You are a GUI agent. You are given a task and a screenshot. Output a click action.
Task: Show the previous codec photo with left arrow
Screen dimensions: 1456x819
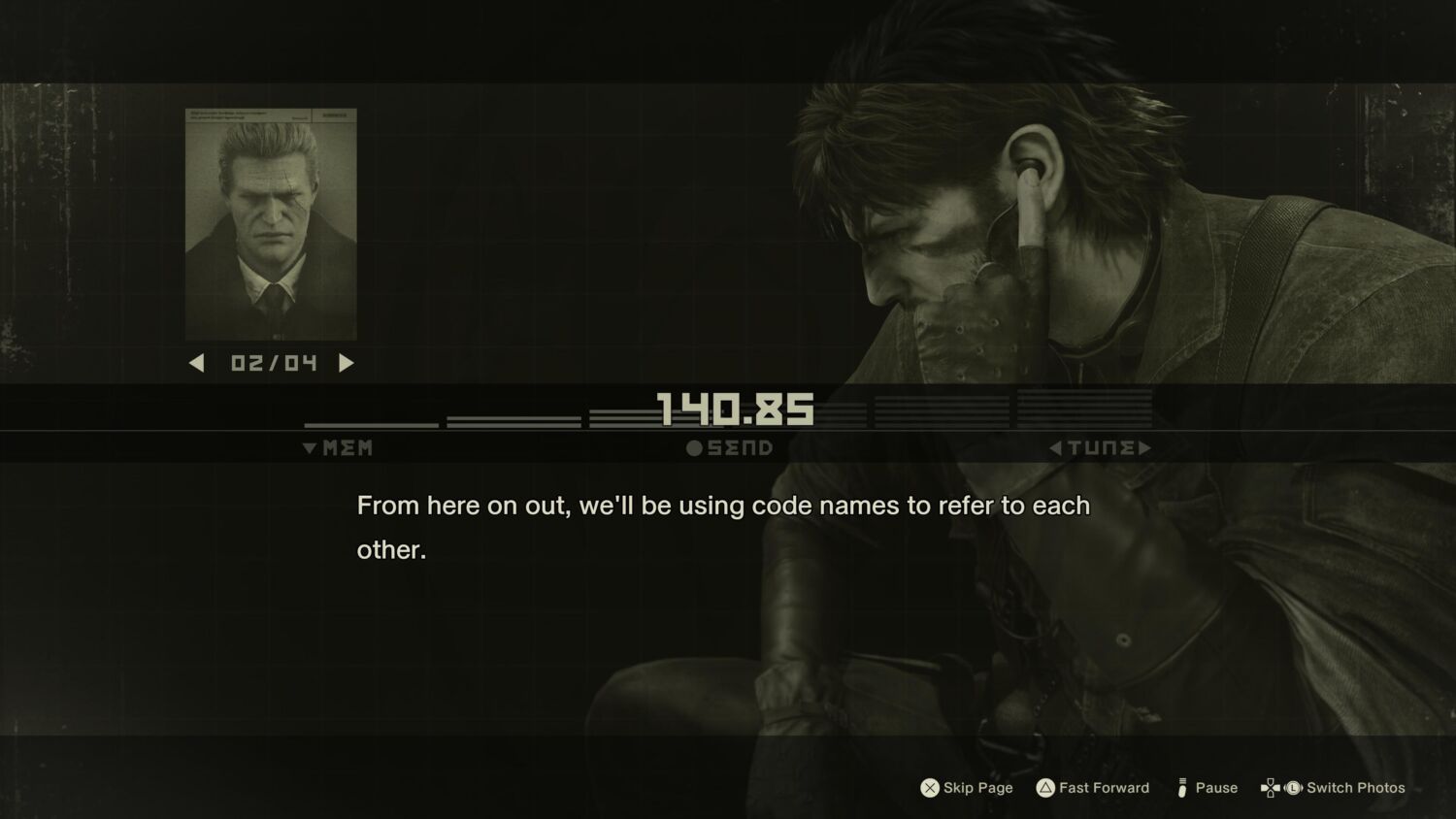197,363
